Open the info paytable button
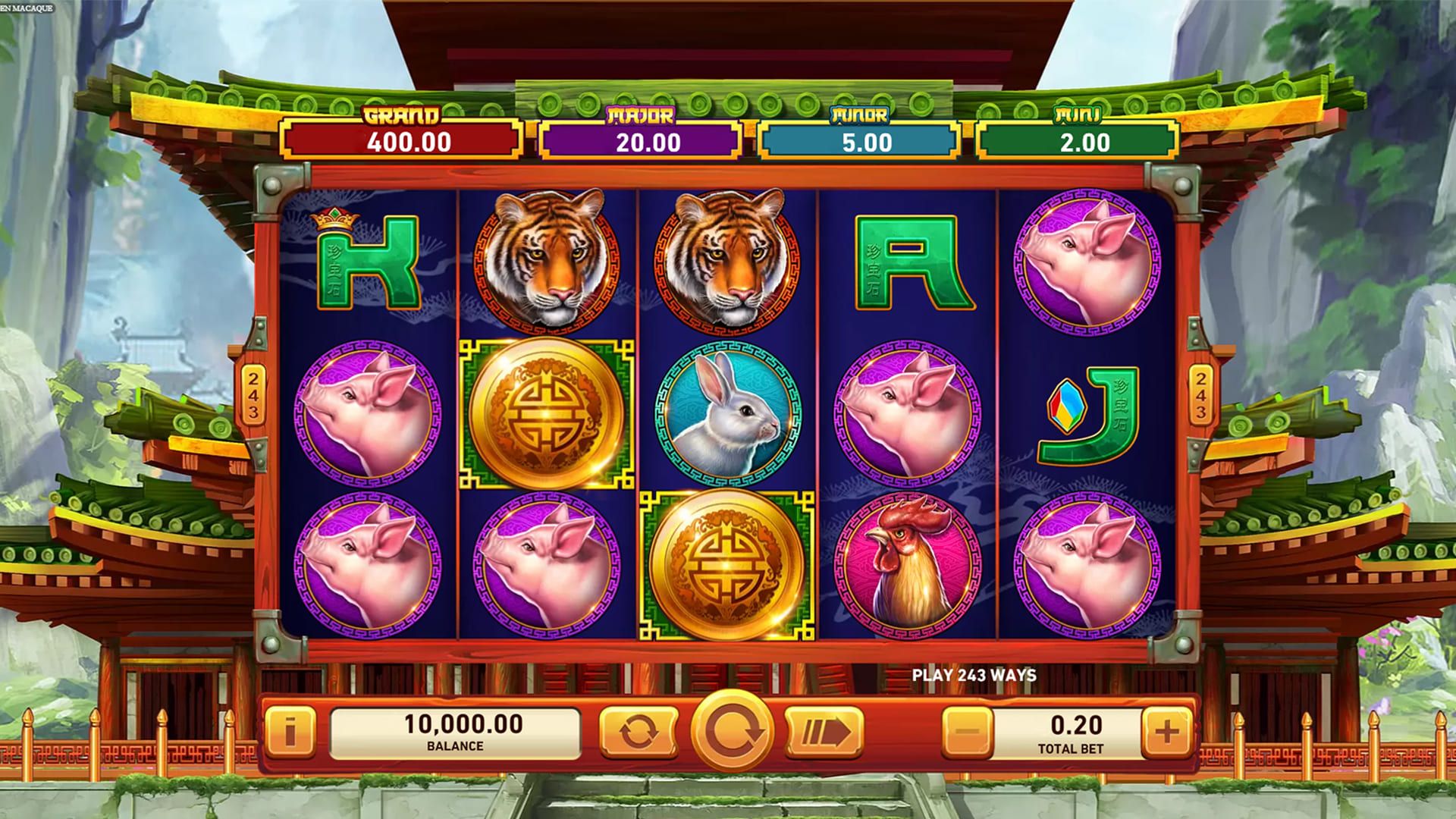 pyautogui.click(x=290, y=733)
